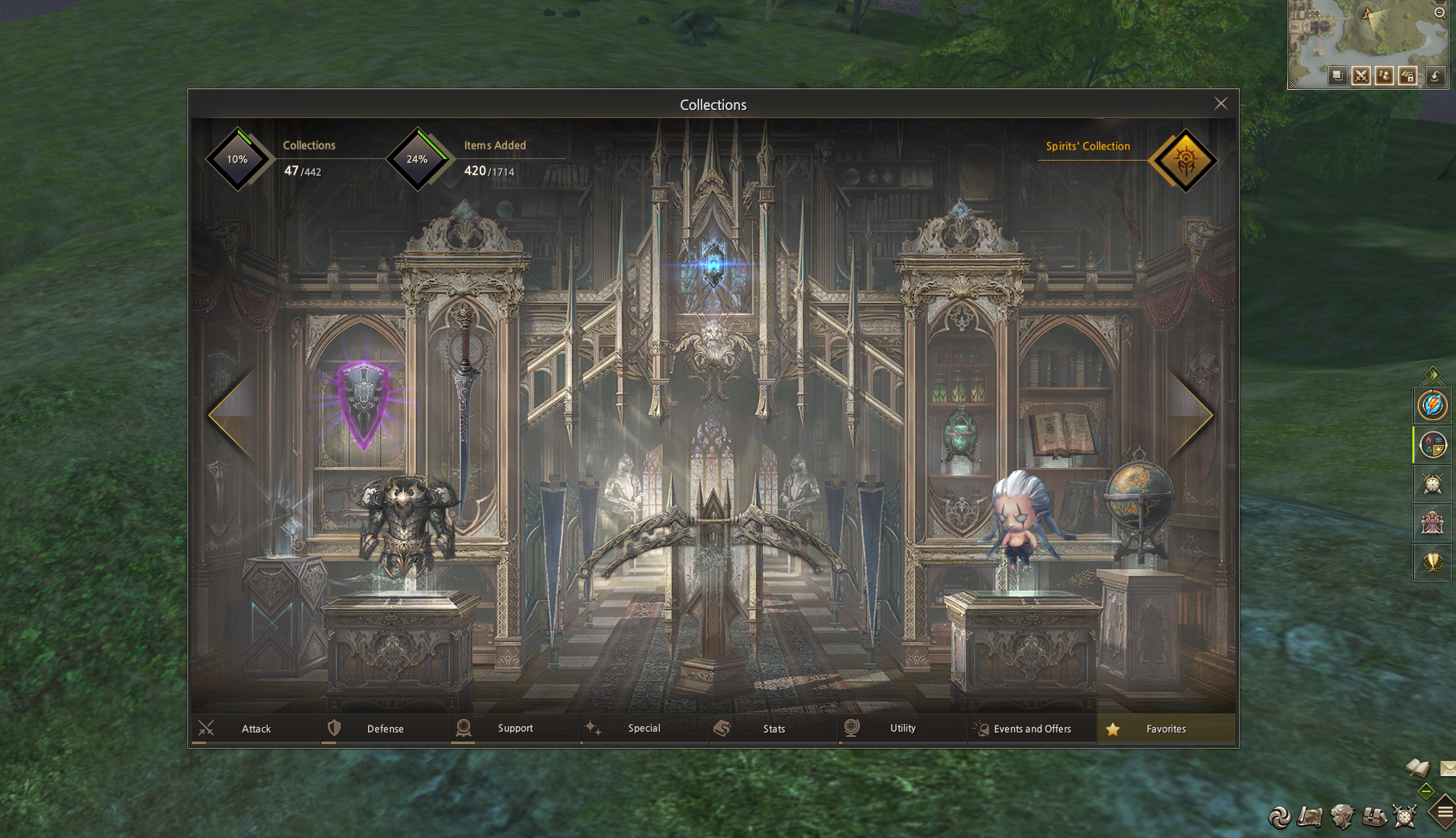Click the right gold arrow in Collections
The height and width of the screenshot is (838, 1456).
(1193, 415)
